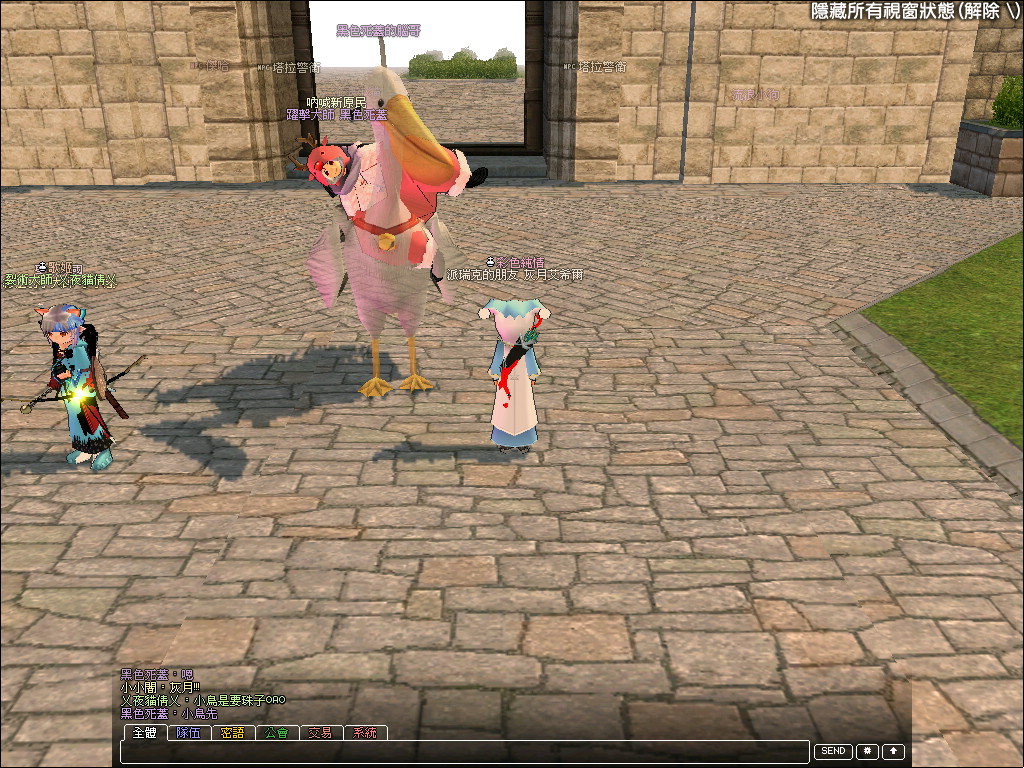Open the 隊伍 (Party) chat tab
Screen dimensions: 1024x768
[188, 733]
